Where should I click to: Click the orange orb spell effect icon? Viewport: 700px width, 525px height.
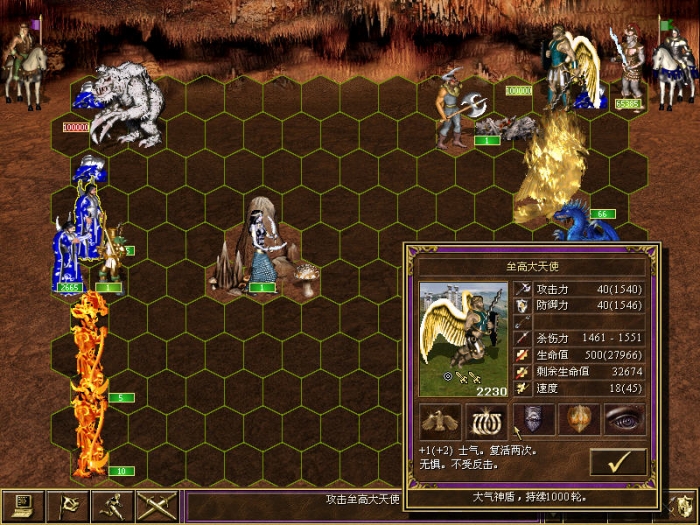click(x=579, y=420)
